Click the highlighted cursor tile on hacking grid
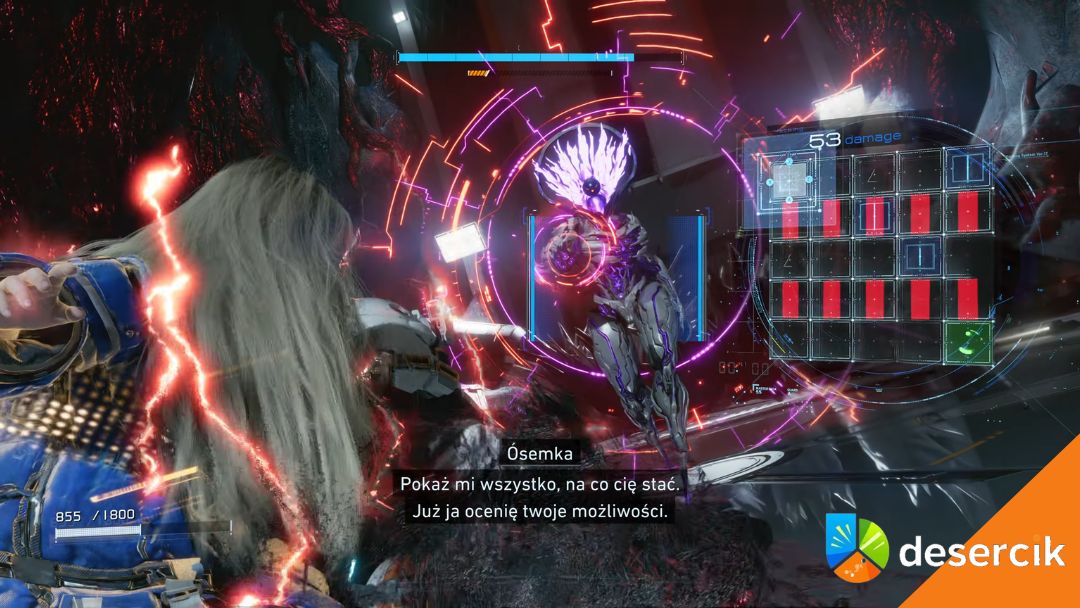This screenshot has height=608, width=1080. pos(789,178)
